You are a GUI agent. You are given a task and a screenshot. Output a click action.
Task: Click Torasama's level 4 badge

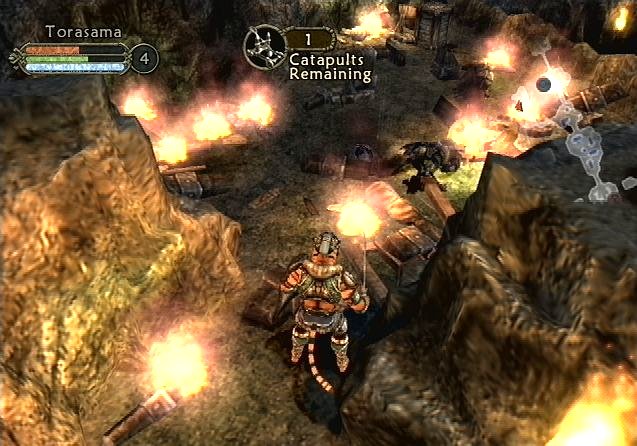click(144, 58)
